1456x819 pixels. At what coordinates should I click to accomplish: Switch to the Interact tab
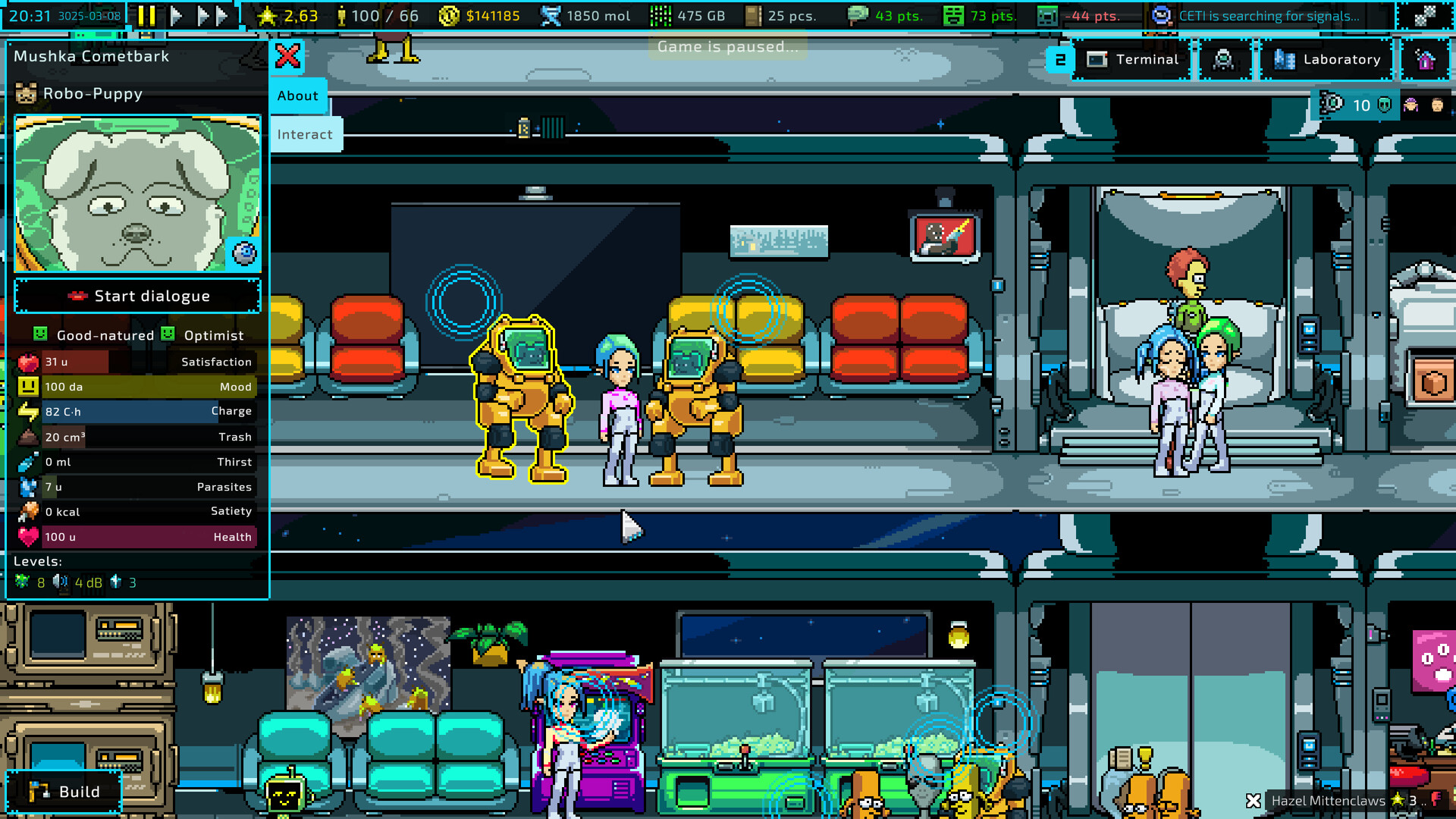click(304, 134)
